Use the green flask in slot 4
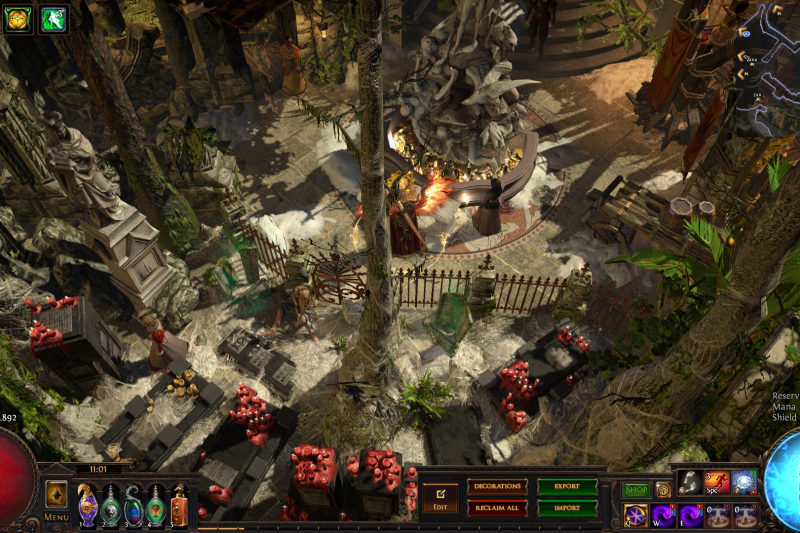Image resolution: width=800 pixels, height=533 pixels. pyautogui.click(x=156, y=504)
